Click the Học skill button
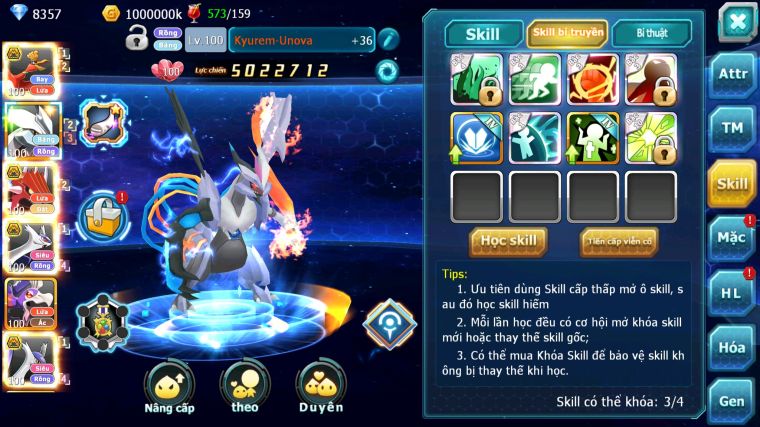 tap(508, 240)
